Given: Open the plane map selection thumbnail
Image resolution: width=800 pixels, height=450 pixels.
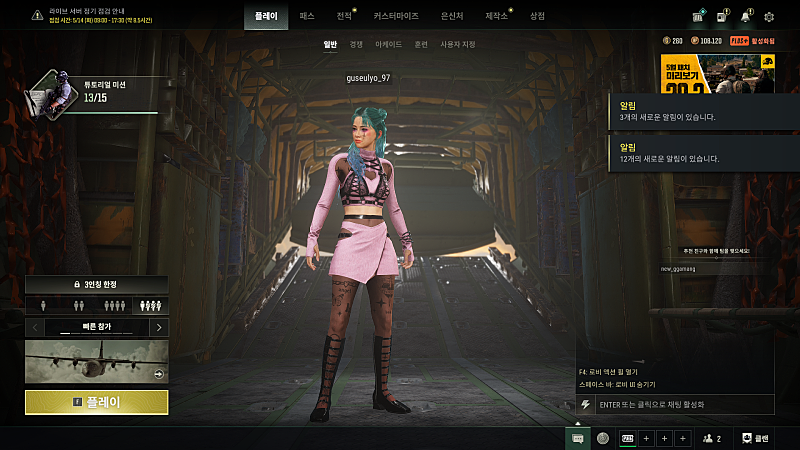Looking at the screenshot, I should (97, 361).
